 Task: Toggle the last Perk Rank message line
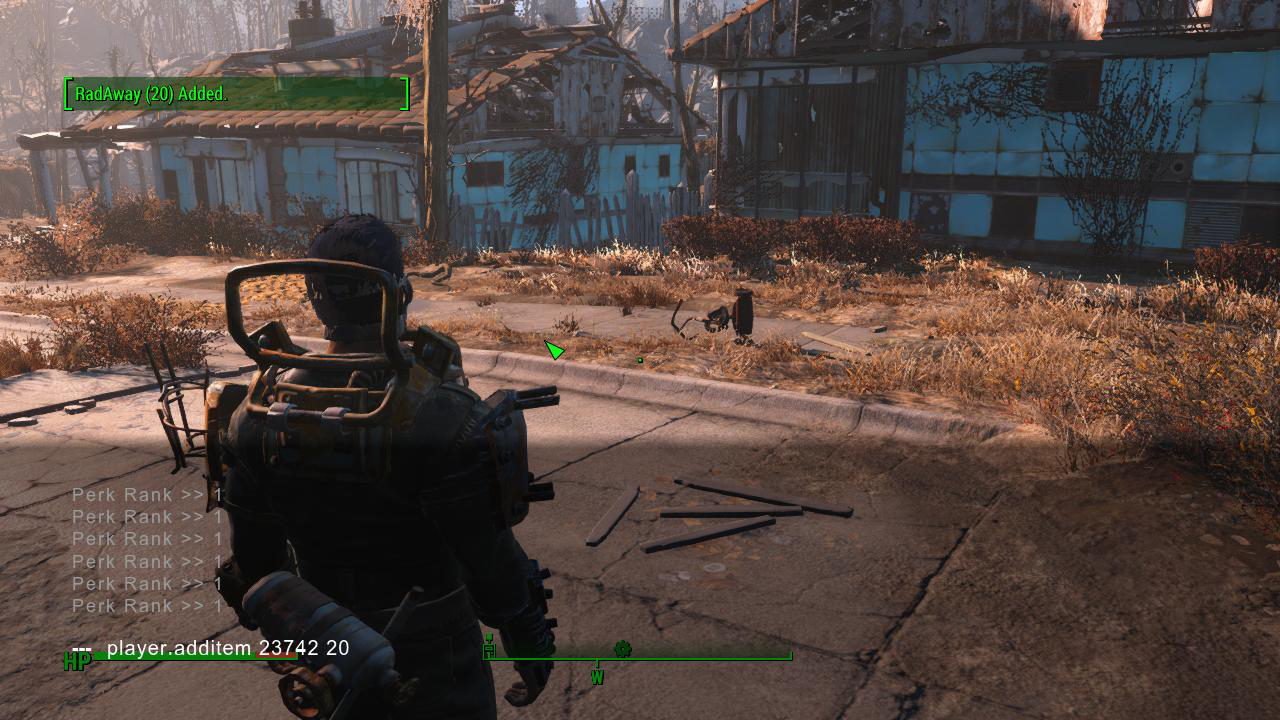tap(146, 606)
